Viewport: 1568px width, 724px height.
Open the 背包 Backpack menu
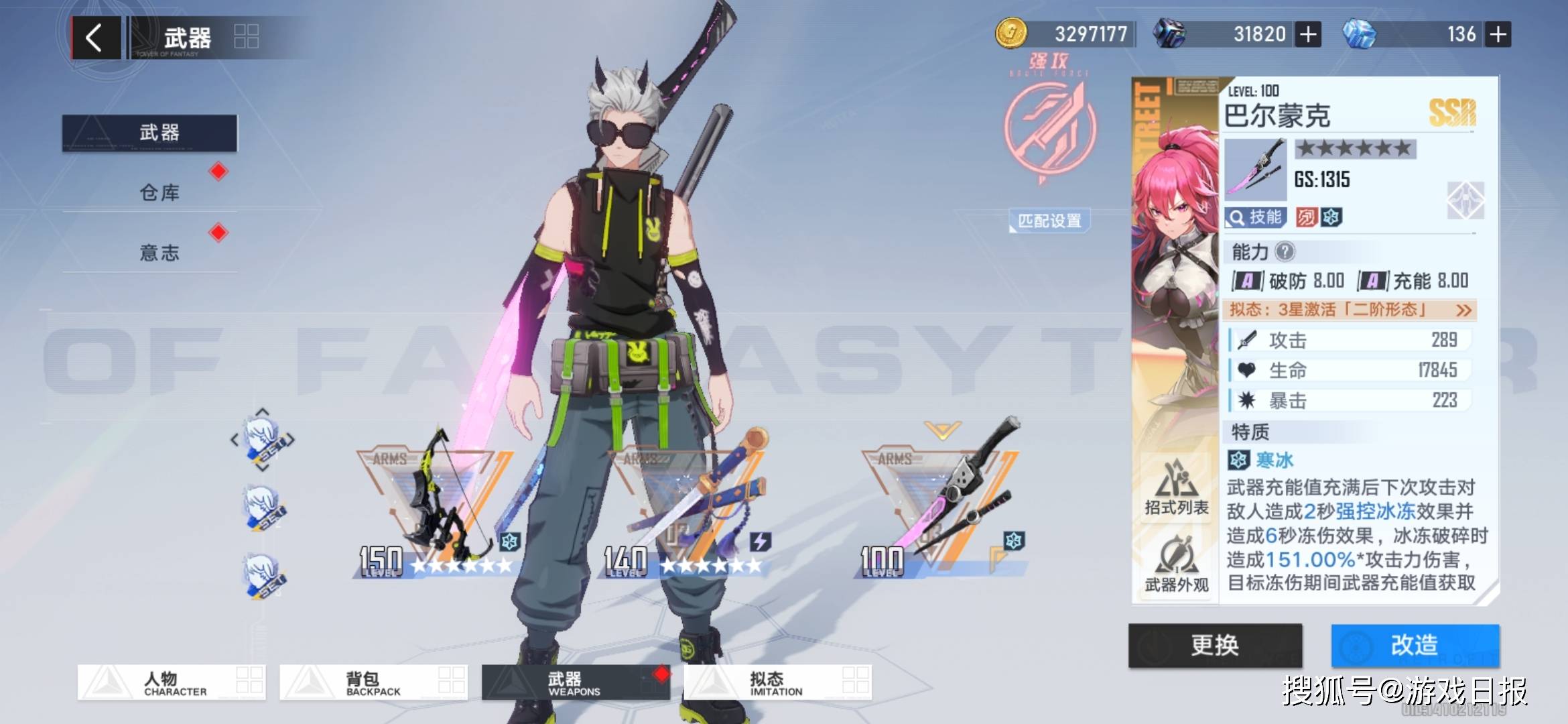pyautogui.click(x=373, y=682)
